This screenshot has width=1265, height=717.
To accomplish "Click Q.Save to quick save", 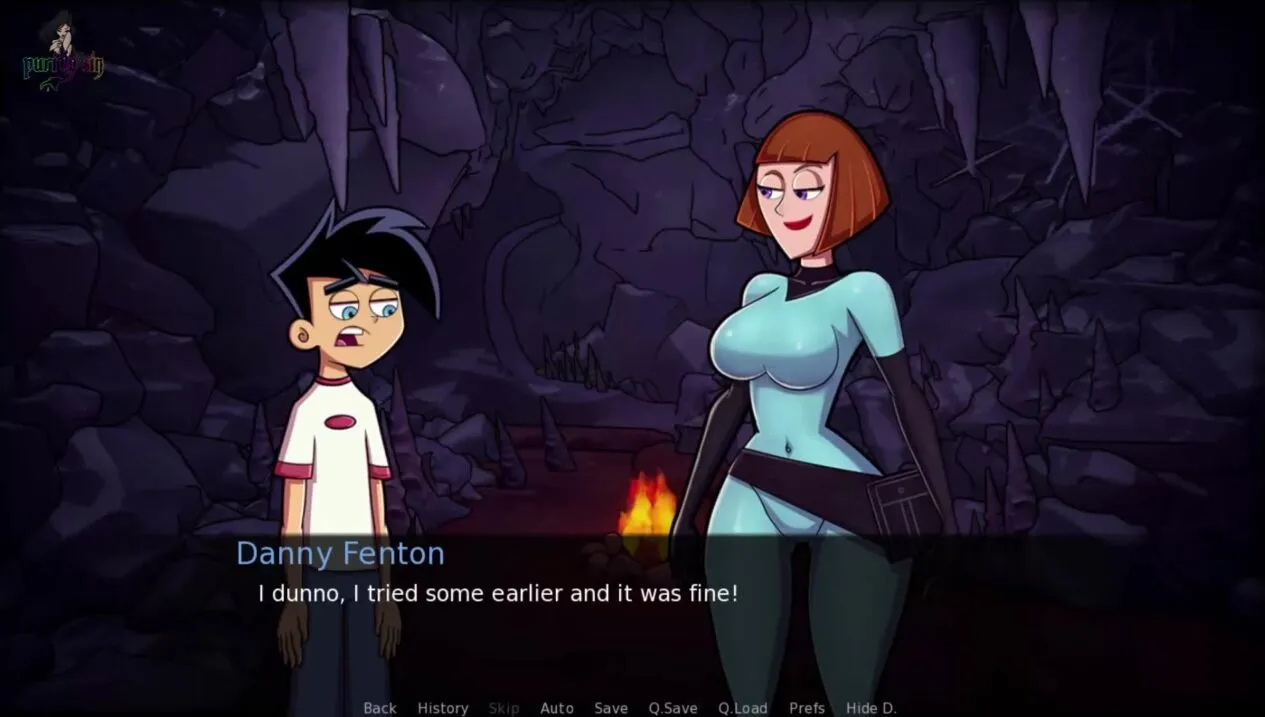I will (673, 708).
